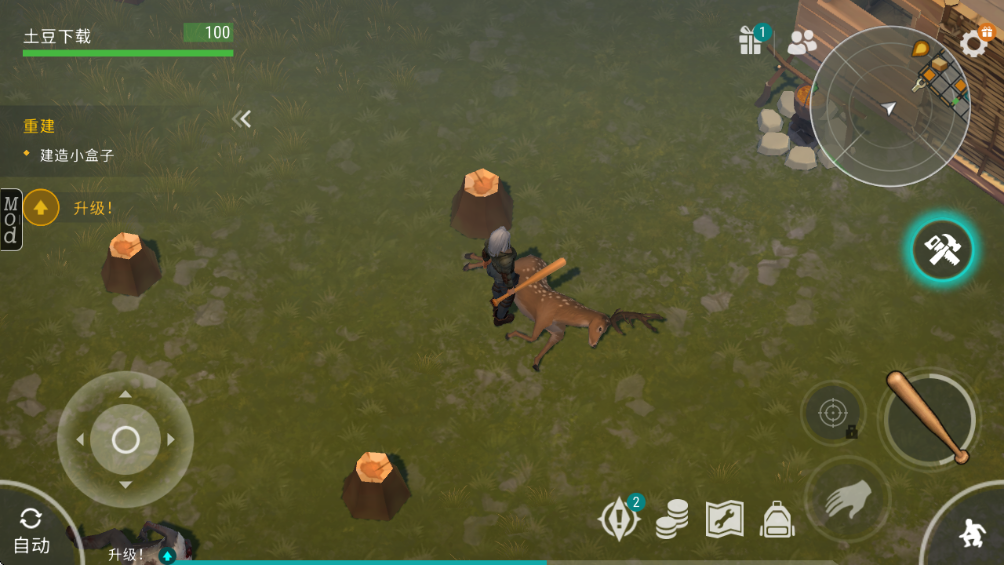The height and width of the screenshot is (565, 1004).
Task: Open the gift box rewards
Action: [750, 41]
